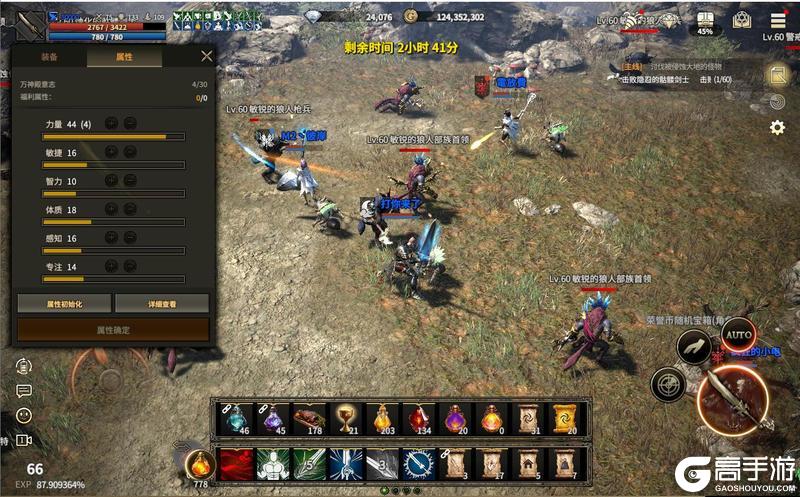Close the attributes panel
800x497 pixels.
(x=206, y=57)
